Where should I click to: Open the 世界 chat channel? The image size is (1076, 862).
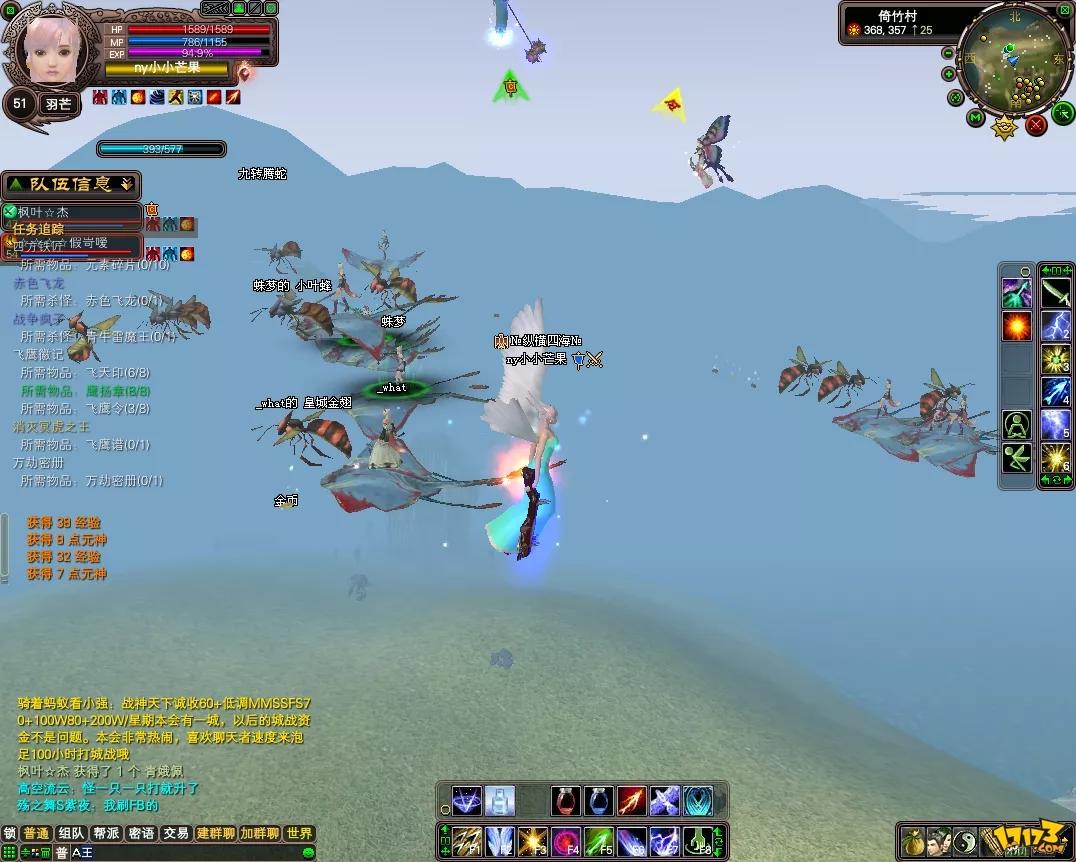pyautogui.click(x=298, y=833)
